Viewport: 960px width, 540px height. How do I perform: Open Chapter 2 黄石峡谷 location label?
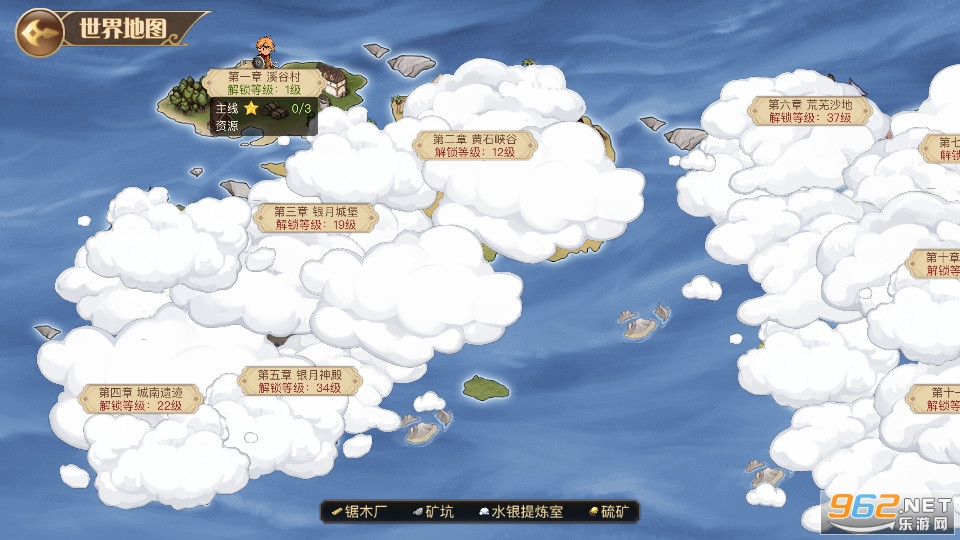click(x=474, y=145)
